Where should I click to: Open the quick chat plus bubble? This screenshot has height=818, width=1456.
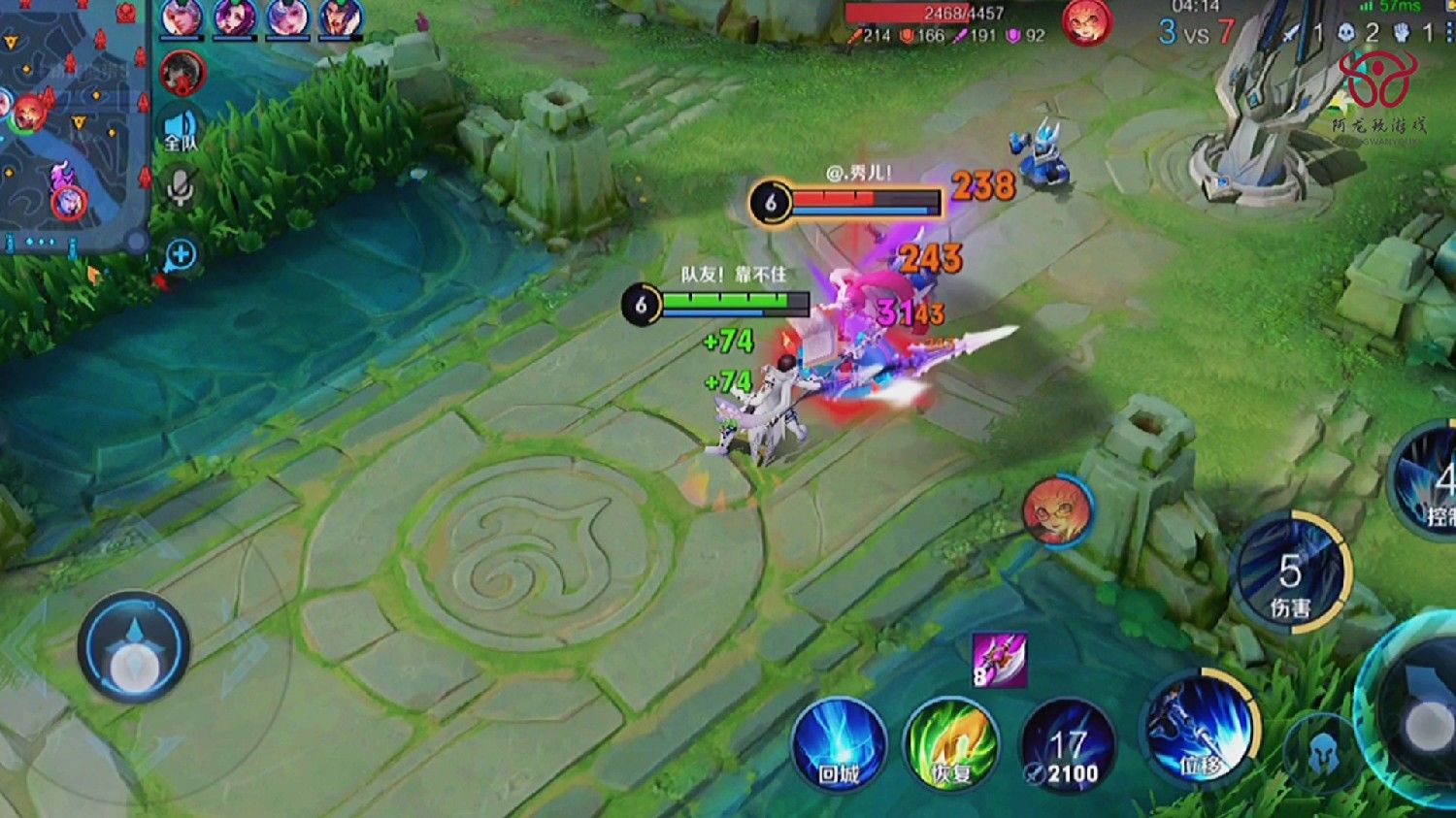[x=181, y=255]
